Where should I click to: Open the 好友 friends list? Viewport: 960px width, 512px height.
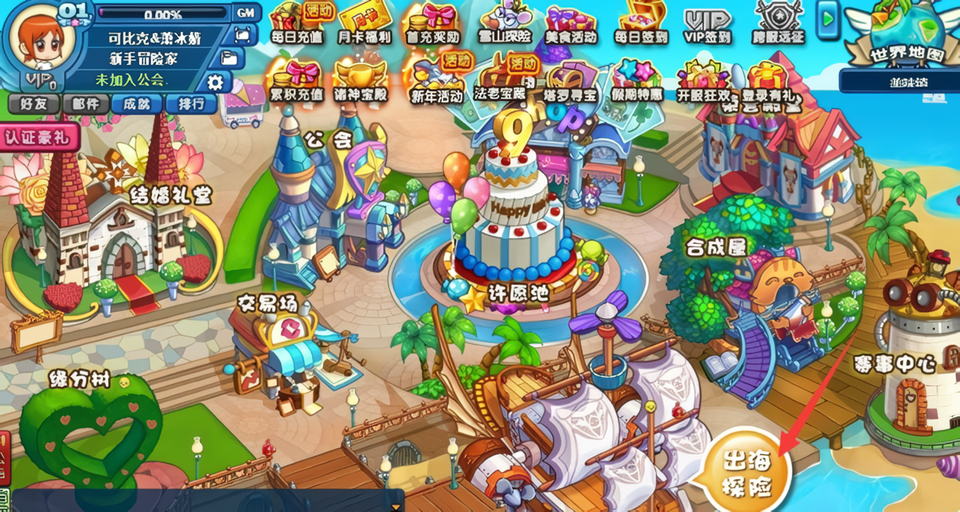click(33, 103)
